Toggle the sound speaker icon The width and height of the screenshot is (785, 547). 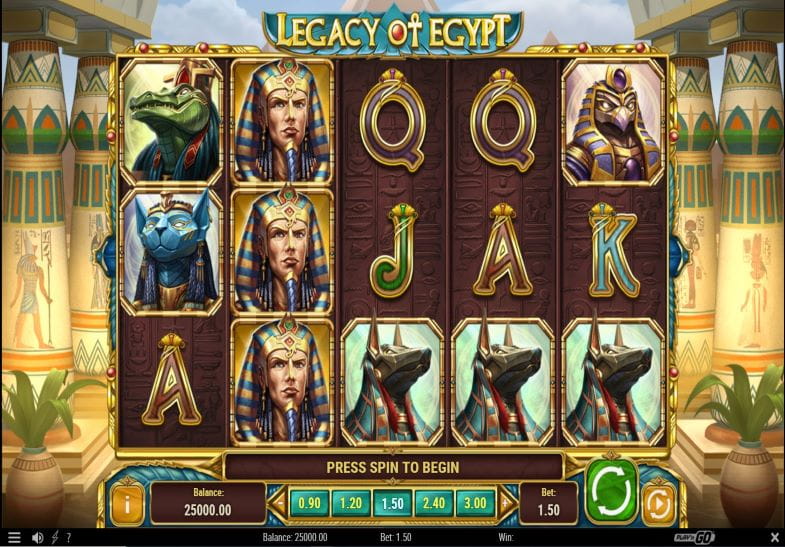click(37, 538)
